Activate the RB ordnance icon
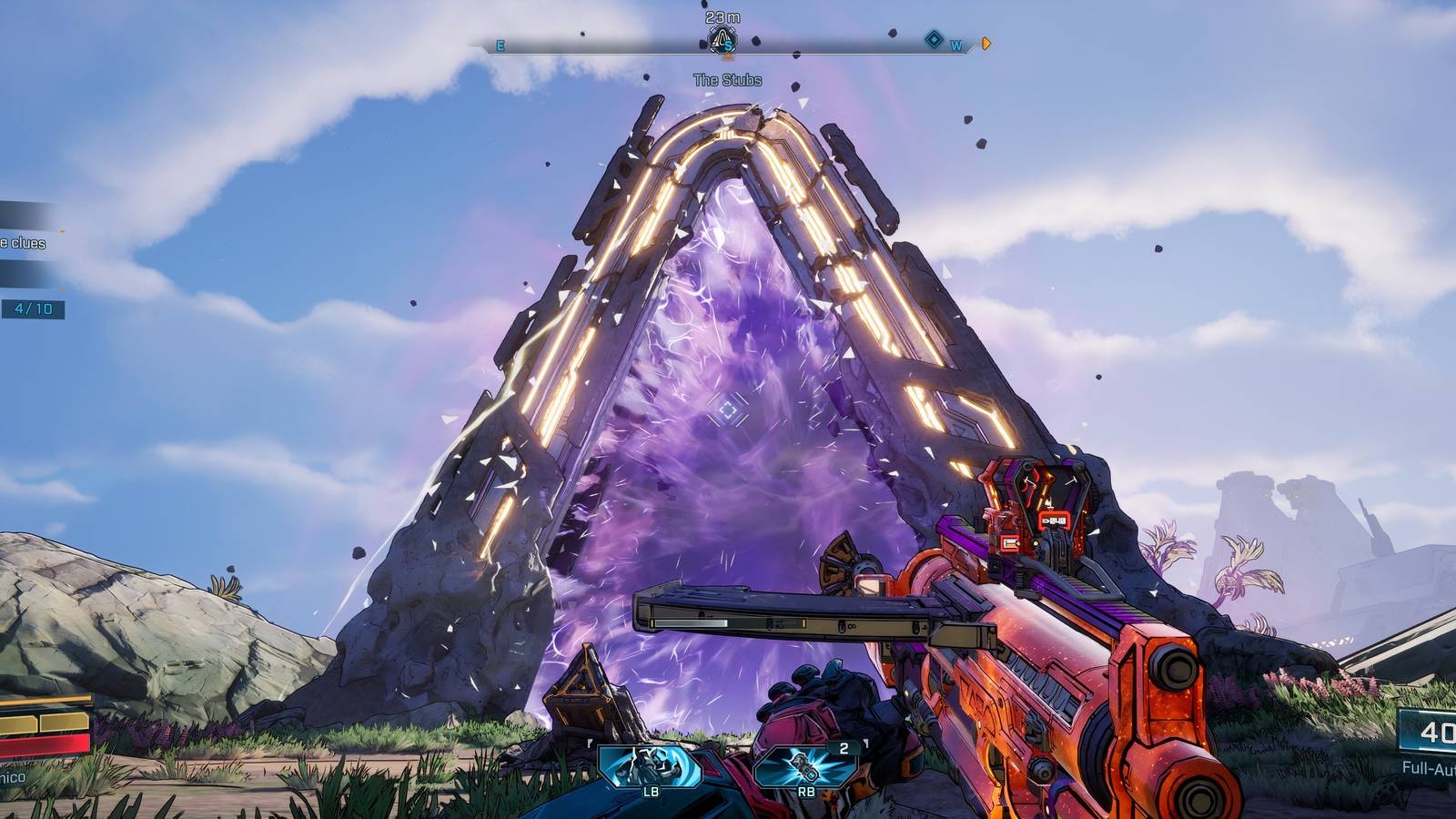Image resolution: width=1456 pixels, height=819 pixels. coord(805,765)
